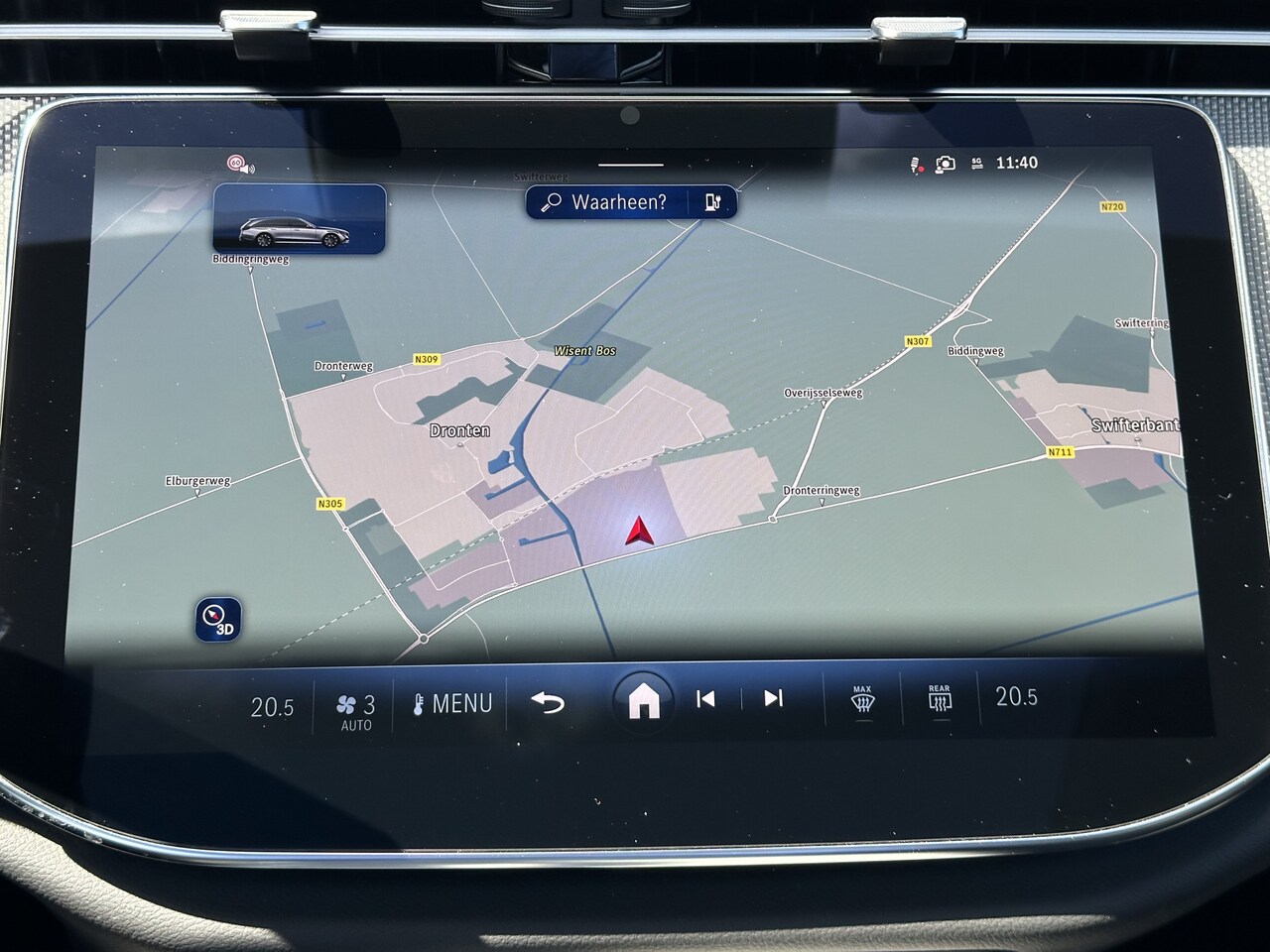Activate MAX windshield defrost
1270x952 pixels.
pos(862,699)
